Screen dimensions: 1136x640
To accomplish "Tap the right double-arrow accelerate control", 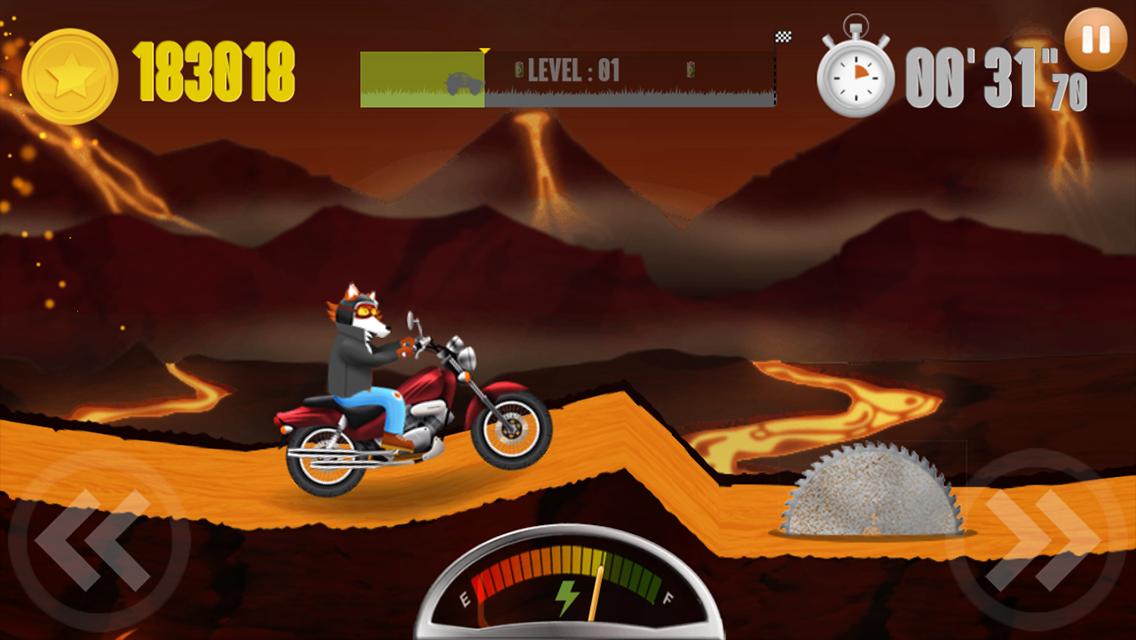I will pyautogui.click(x=1038, y=541).
